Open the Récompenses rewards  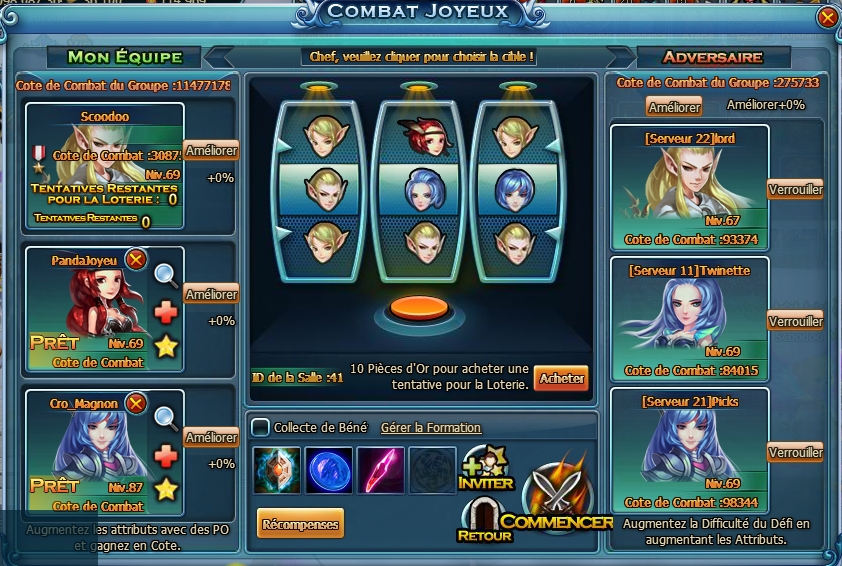[x=299, y=523]
